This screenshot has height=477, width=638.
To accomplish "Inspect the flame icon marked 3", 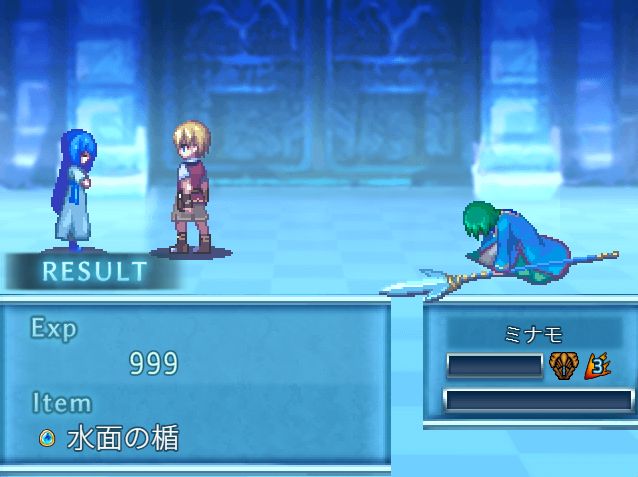I will [598, 366].
